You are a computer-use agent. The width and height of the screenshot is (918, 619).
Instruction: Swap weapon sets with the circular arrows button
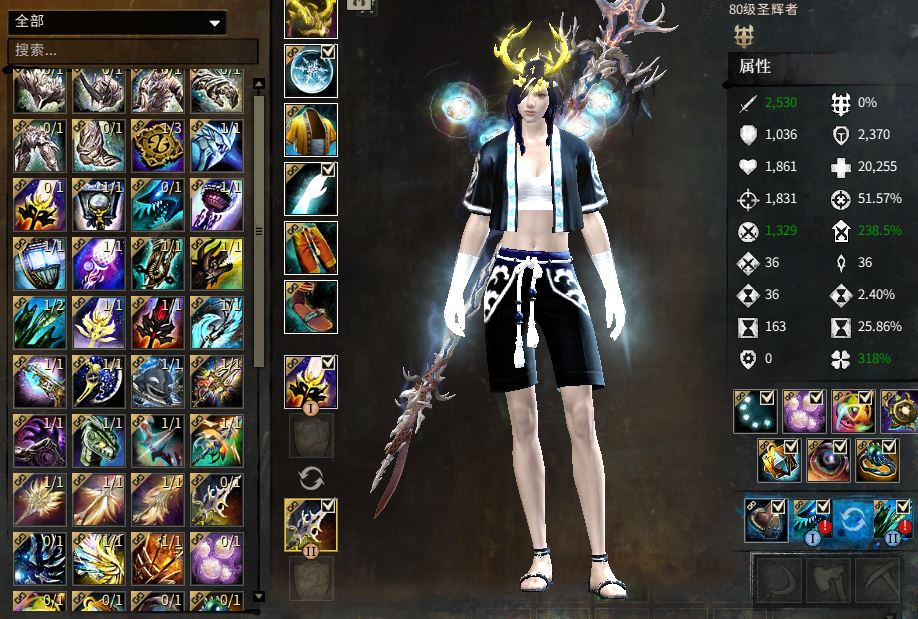click(x=311, y=478)
